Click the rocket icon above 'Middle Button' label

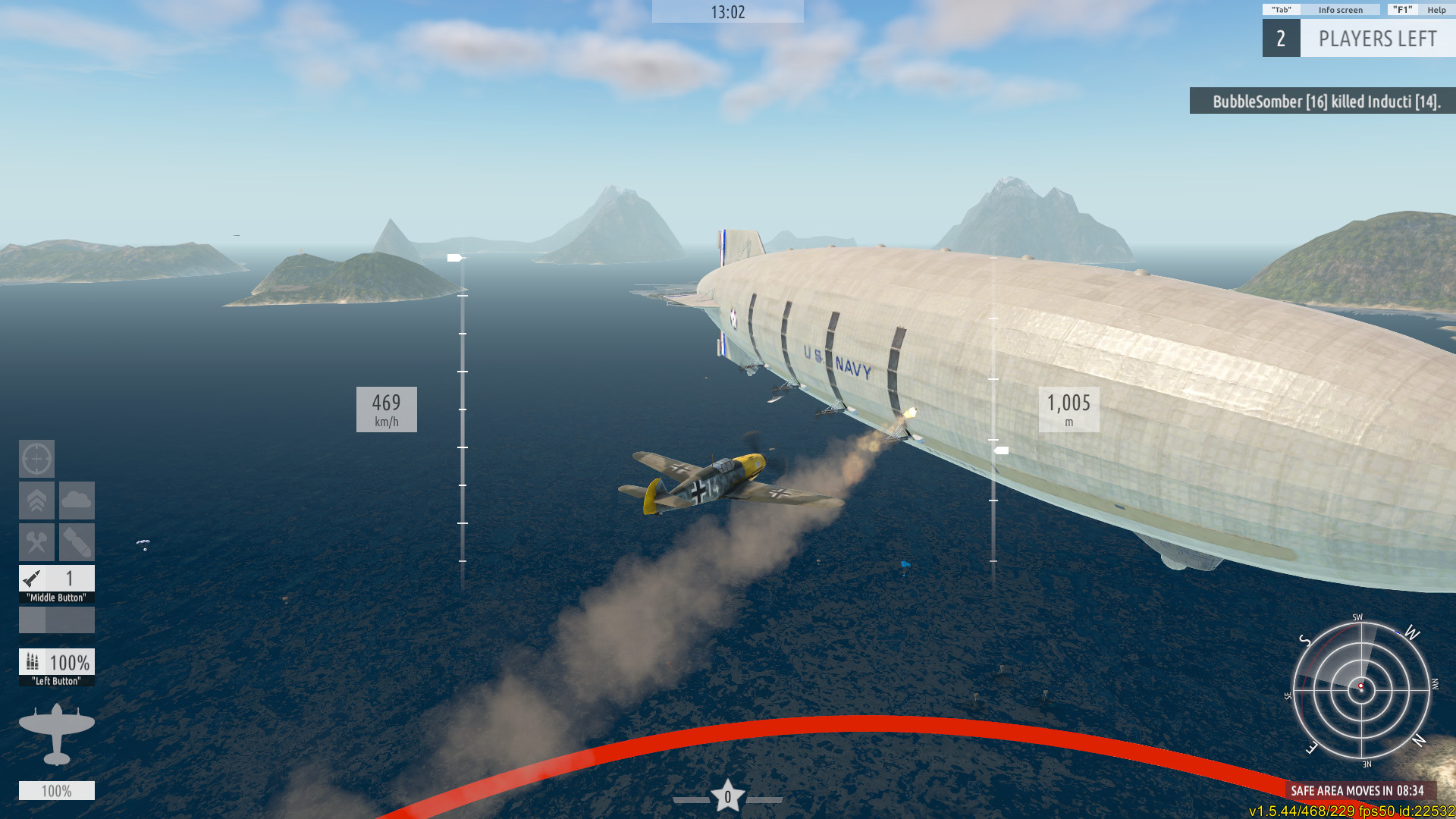click(x=30, y=579)
